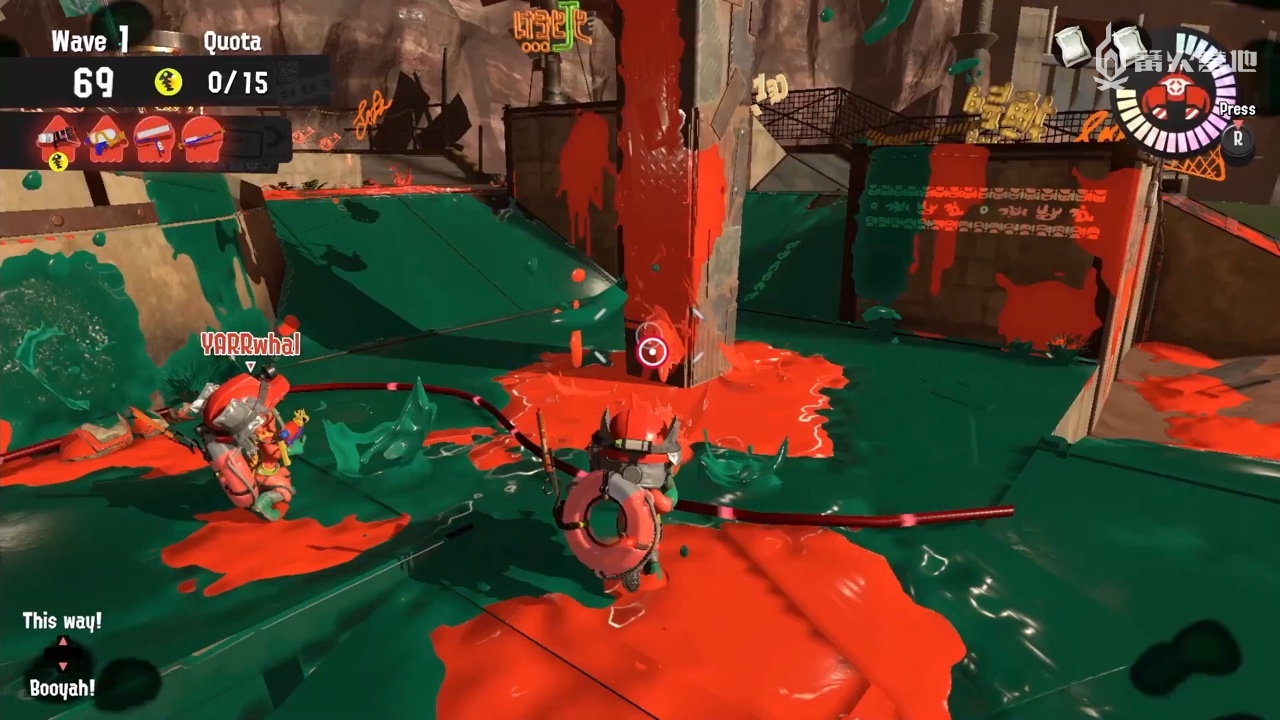This screenshot has height=720, width=1280.
Task: Choose the teammate icon carrying the roller
Action: 154,140
